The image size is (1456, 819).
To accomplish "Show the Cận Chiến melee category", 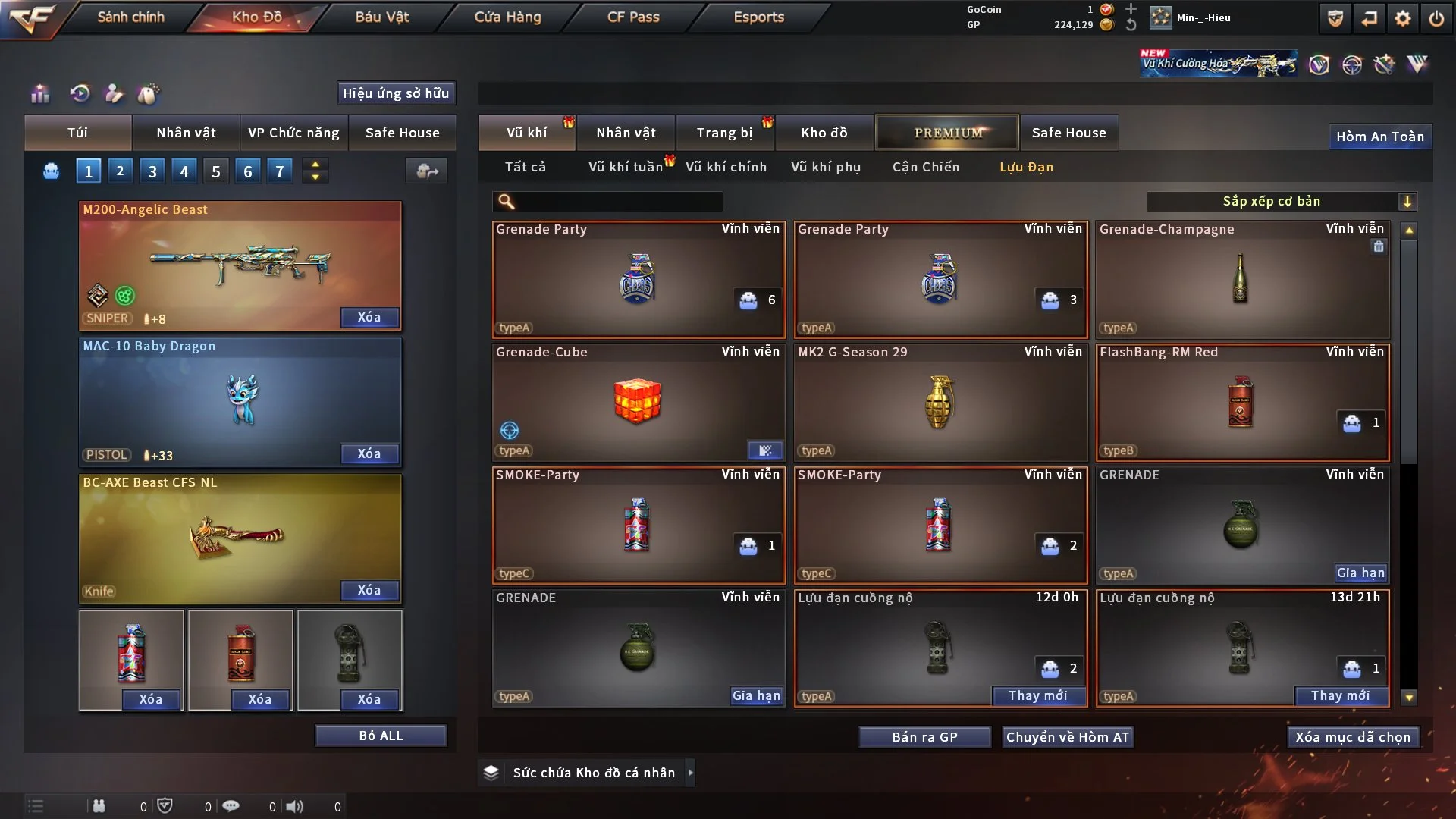I will (925, 167).
